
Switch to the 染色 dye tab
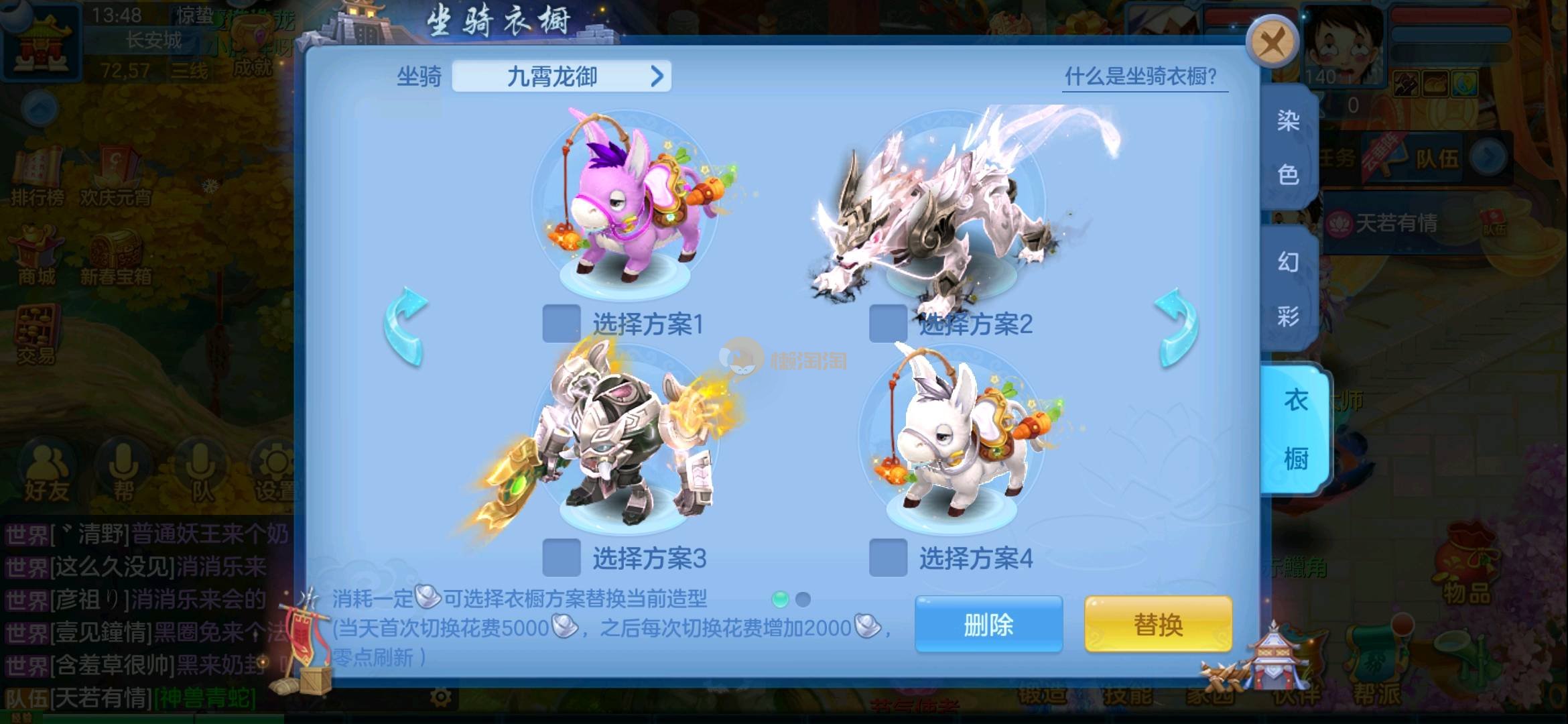click(1288, 147)
